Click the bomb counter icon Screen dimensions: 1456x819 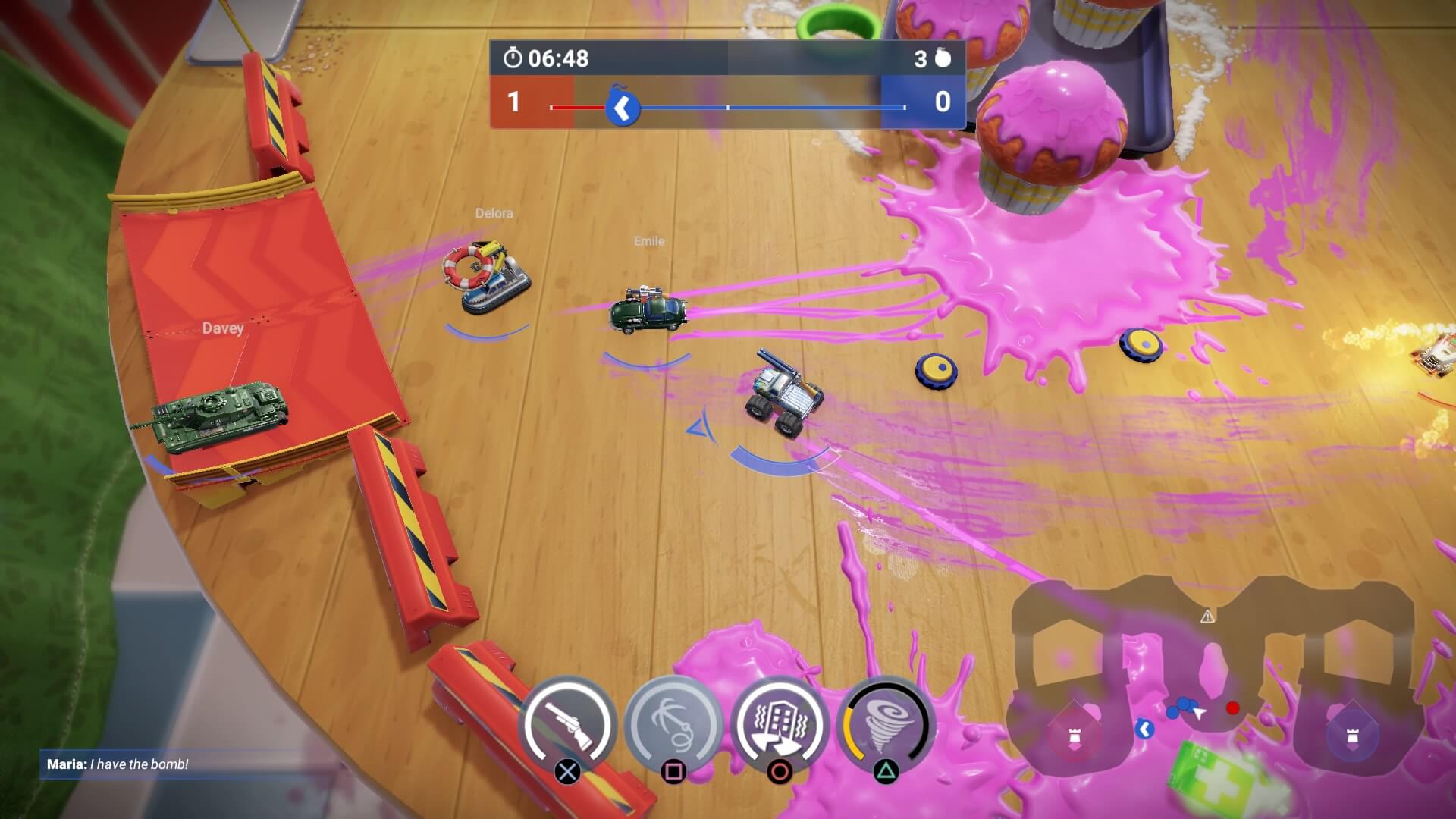[942, 58]
